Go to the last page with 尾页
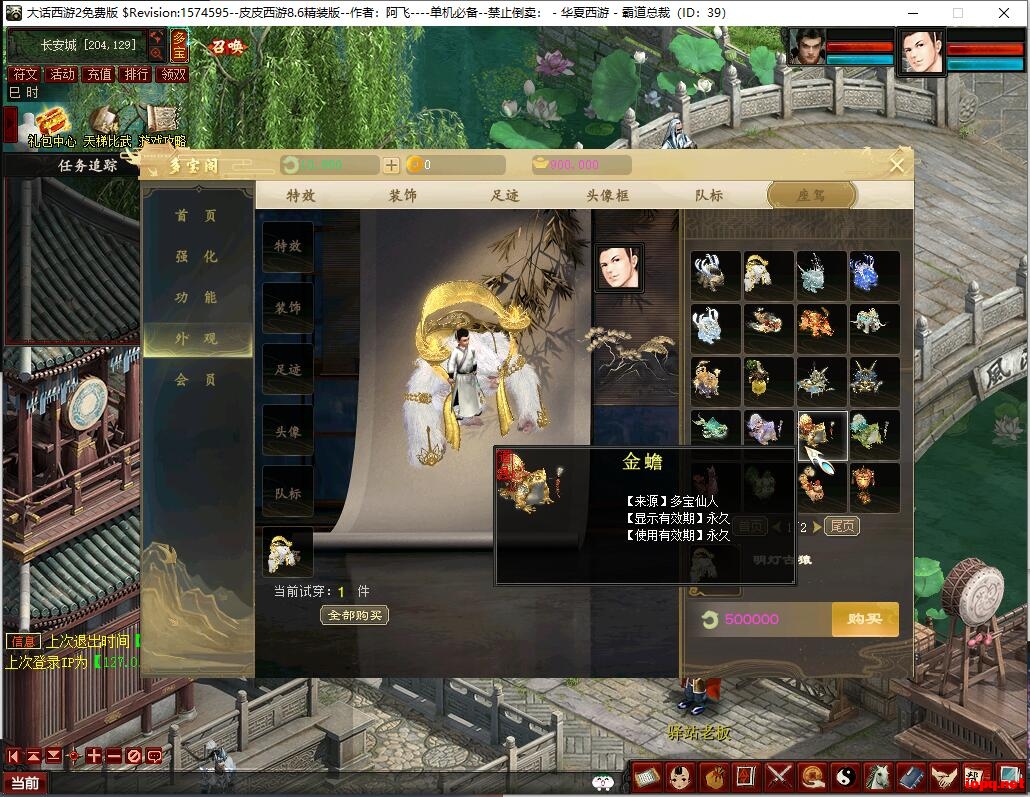The image size is (1030, 797). pos(842,526)
